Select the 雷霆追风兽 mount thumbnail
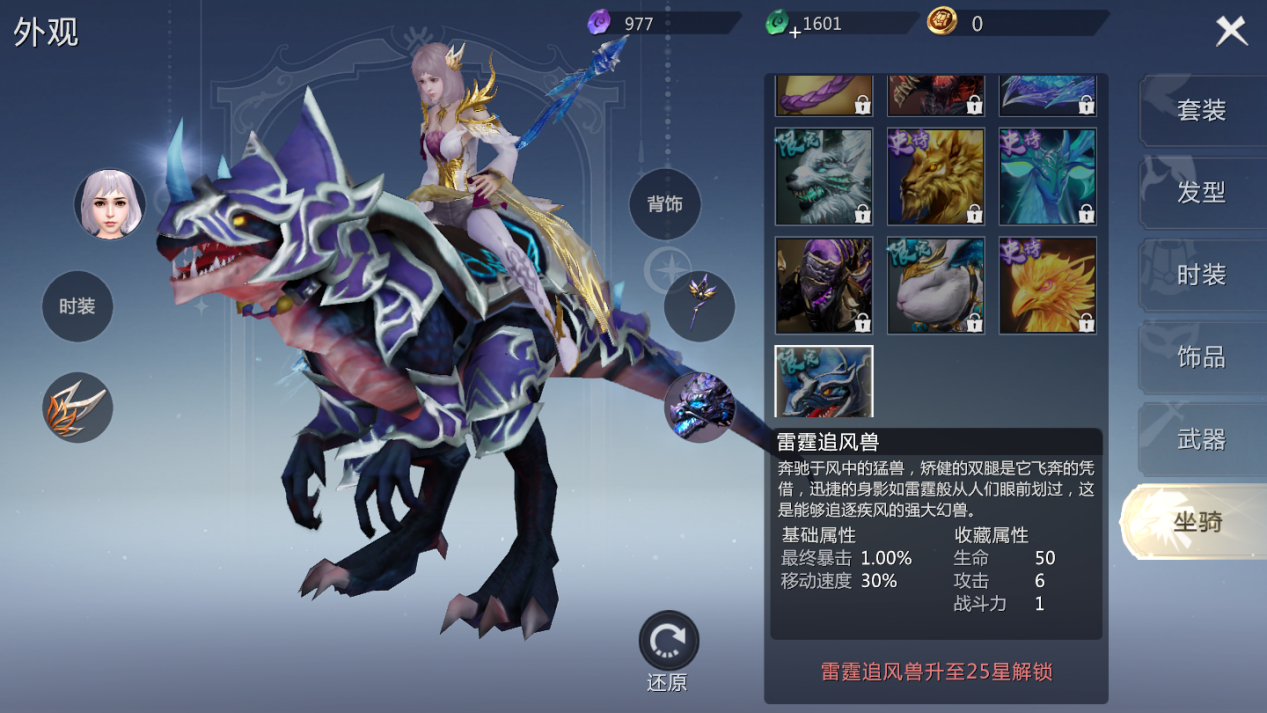1267x713 pixels. [x=824, y=381]
